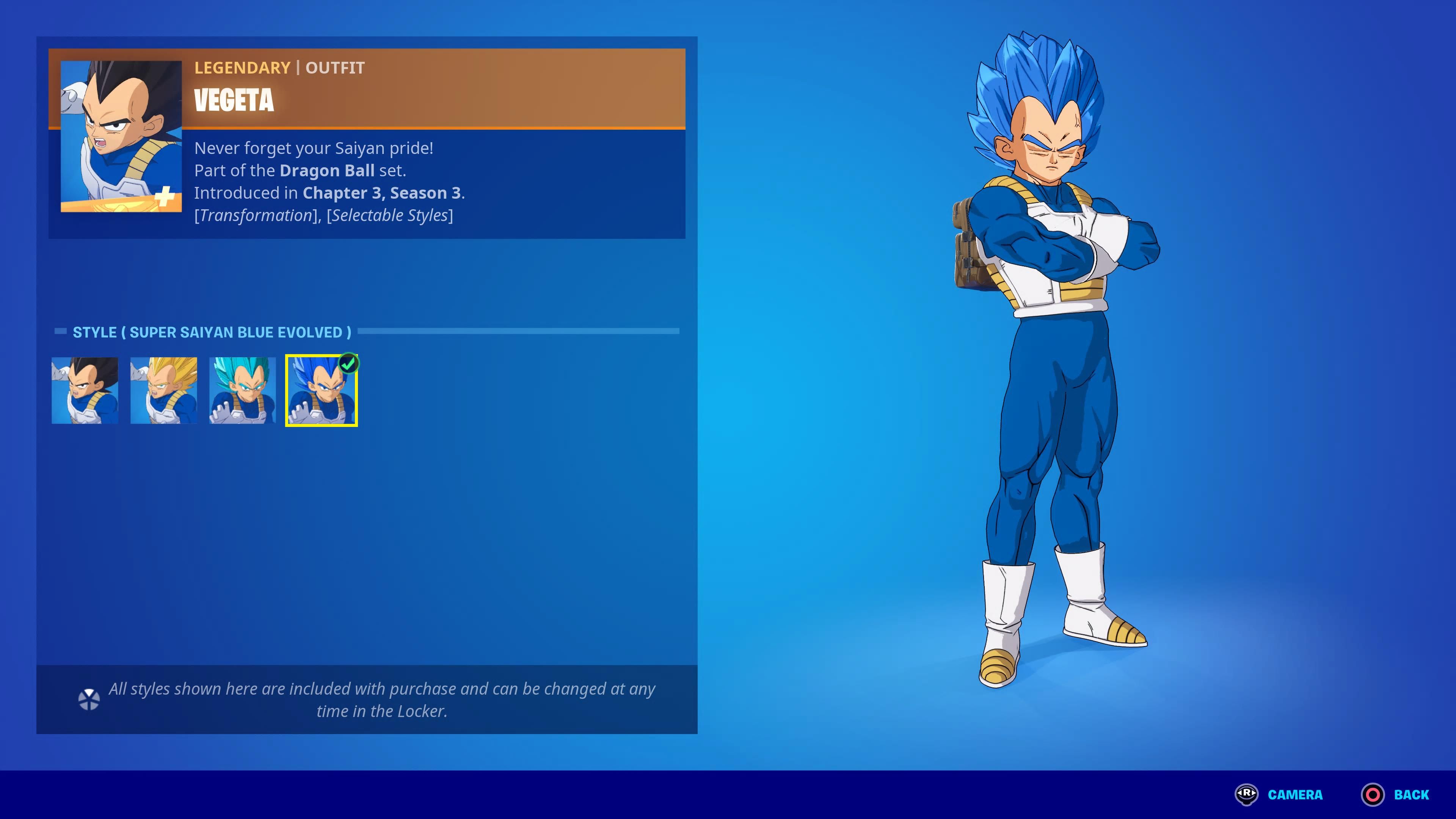
Task: Click the dash icon left of the STYLE header
Action: click(x=61, y=332)
